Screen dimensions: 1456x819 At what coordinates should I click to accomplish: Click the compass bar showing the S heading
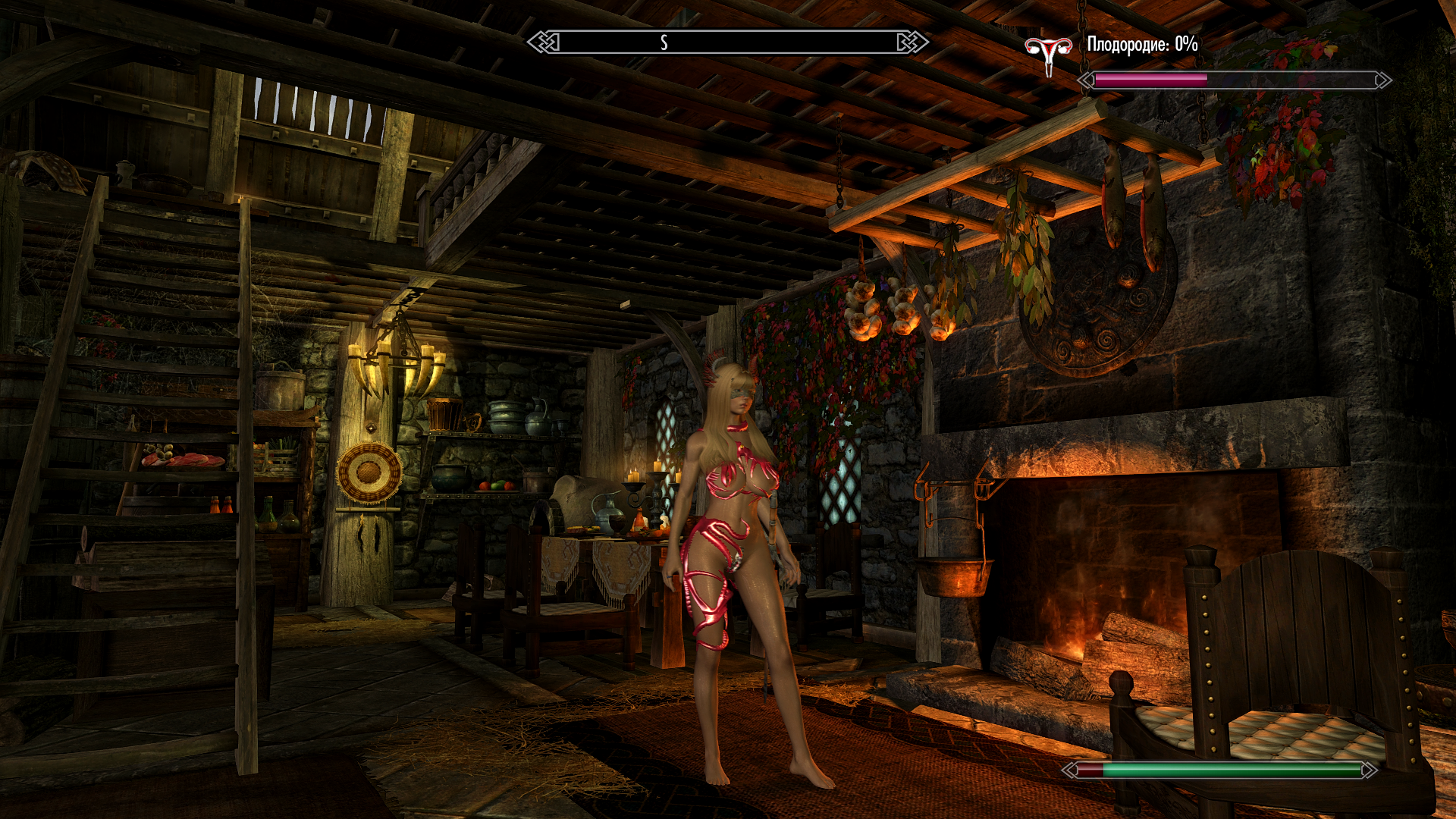pyautogui.click(x=727, y=42)
